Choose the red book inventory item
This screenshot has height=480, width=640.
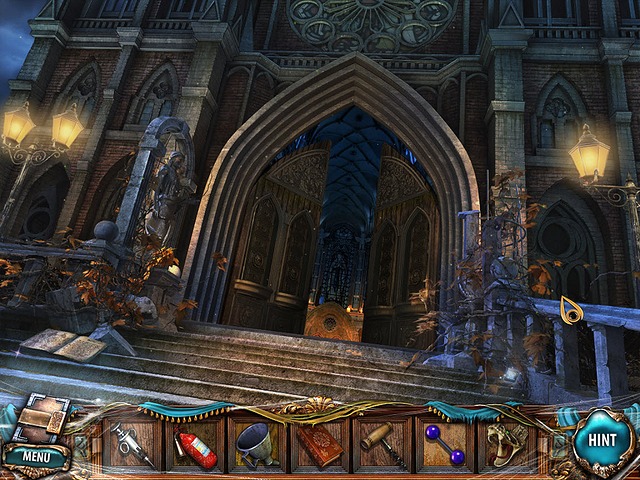click(320, 443)
